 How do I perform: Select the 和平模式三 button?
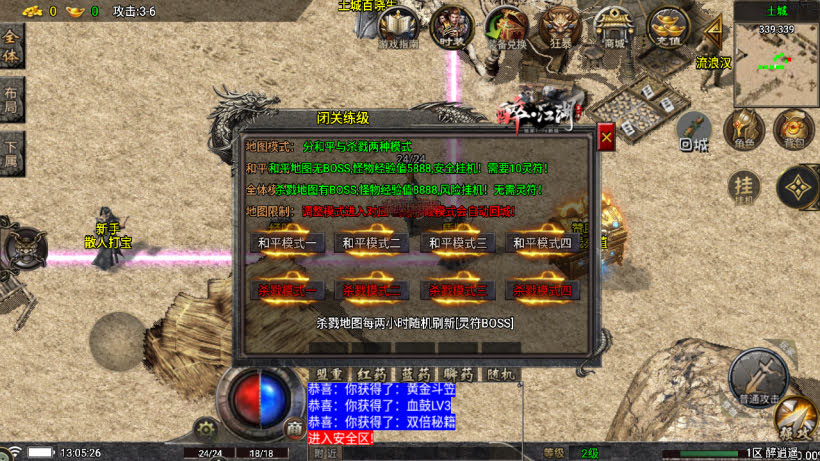[457, 243]
